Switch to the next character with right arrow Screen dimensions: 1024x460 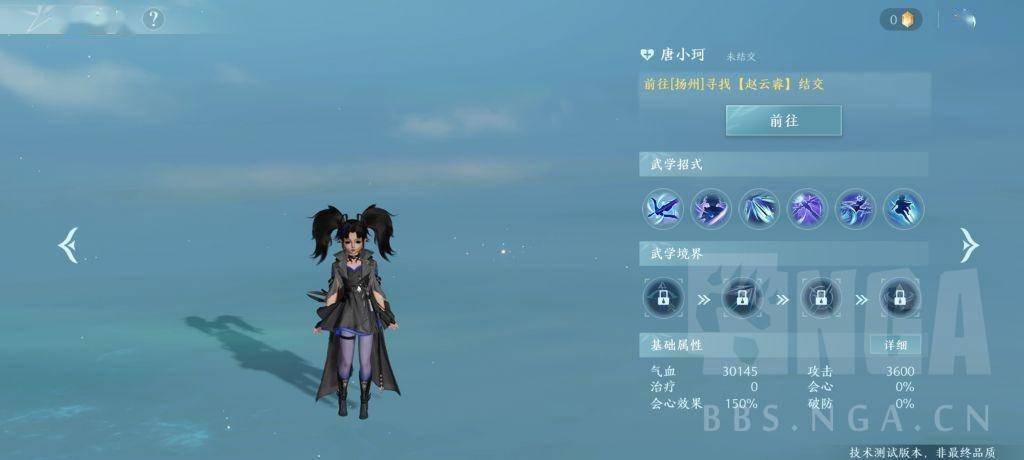coord(968,245)
